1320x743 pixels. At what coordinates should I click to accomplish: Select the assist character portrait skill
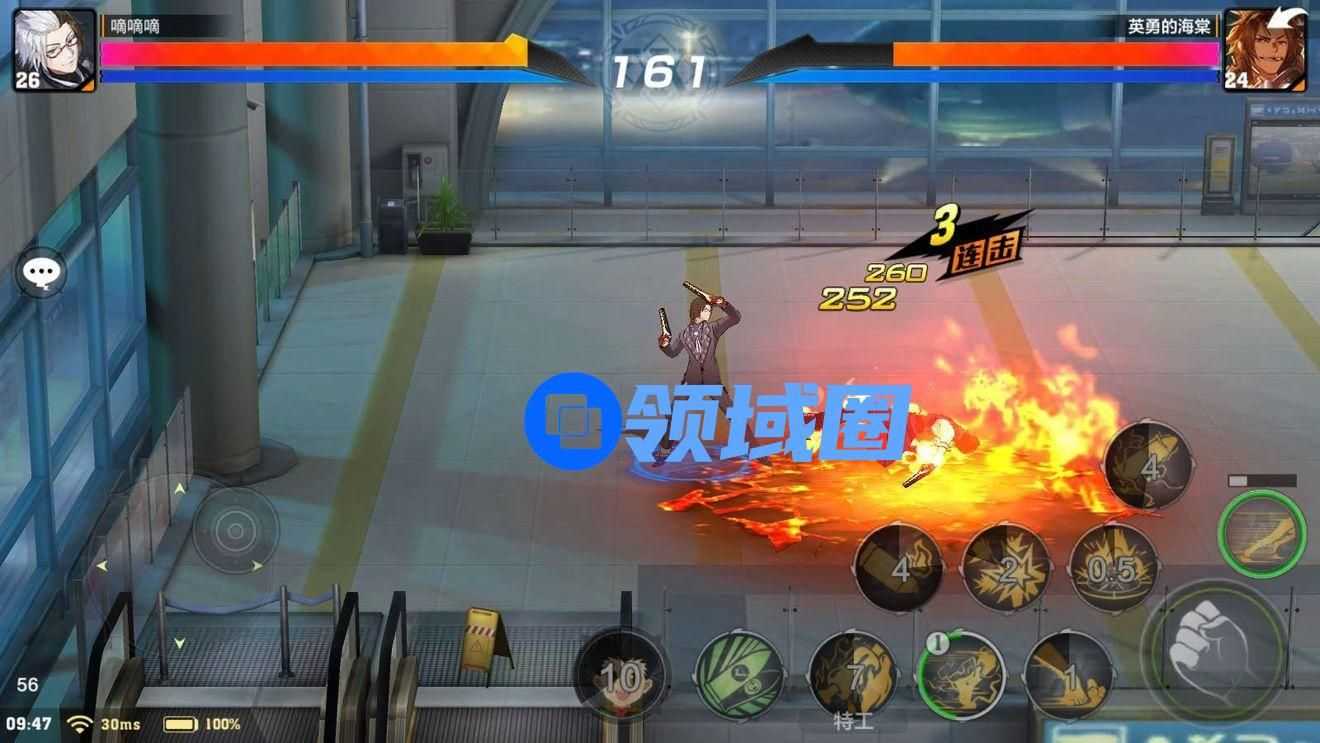point(622,677)
